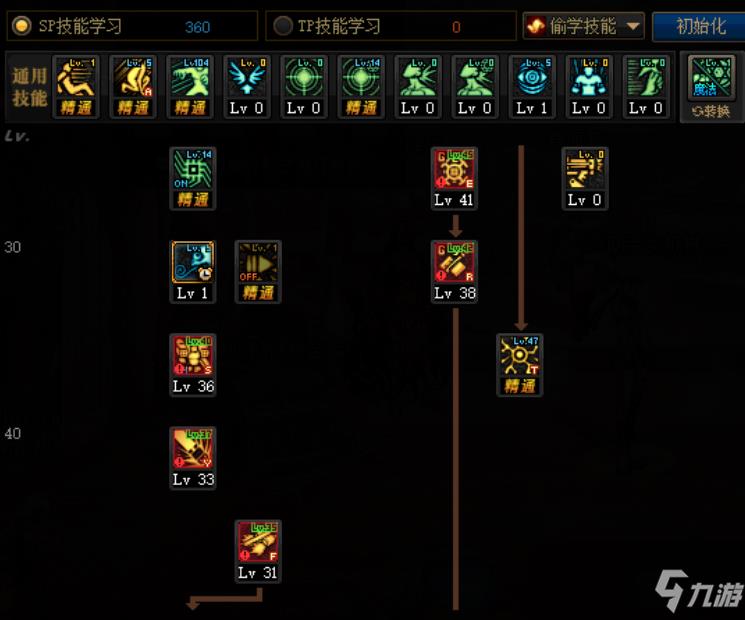The image size is (745, 620).
Task: Choose the blue winged general skill icon
Action: pyautogui.click(x=246, y=78)
